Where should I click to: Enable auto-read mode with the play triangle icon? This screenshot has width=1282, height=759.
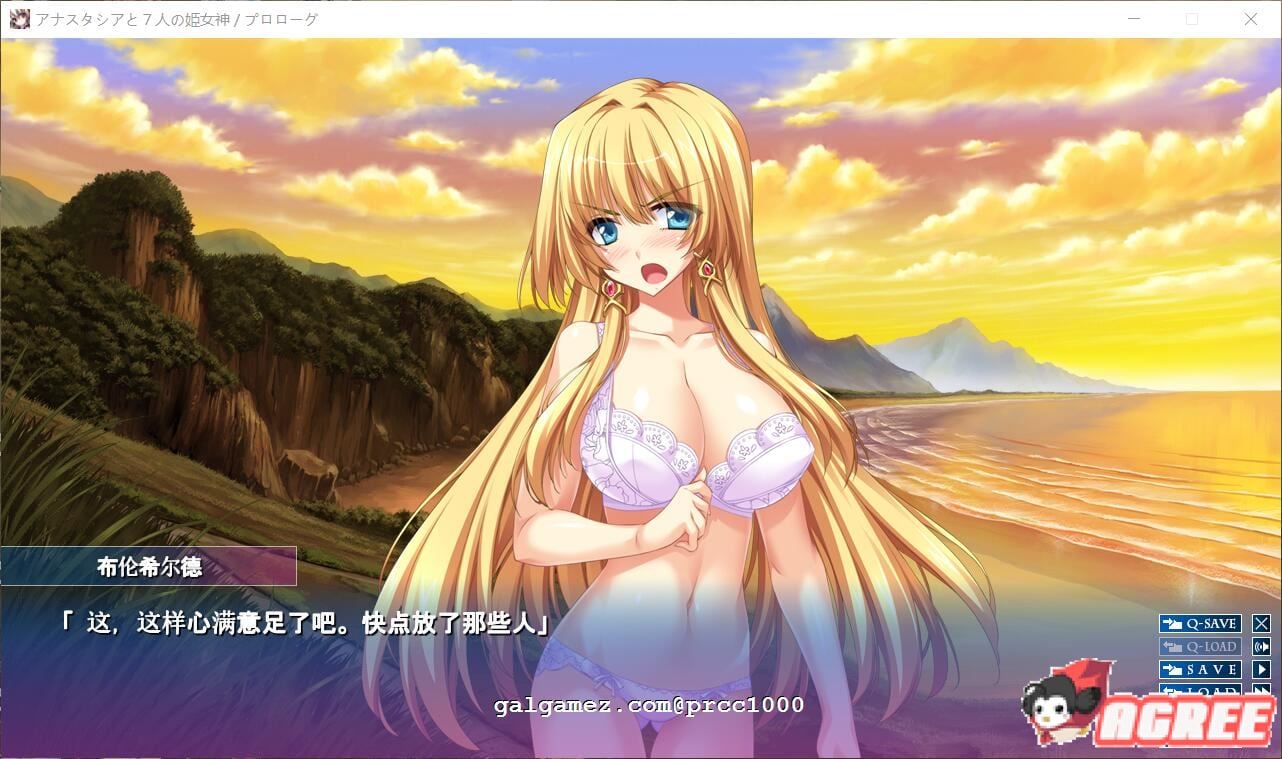tap(1262, 669)
